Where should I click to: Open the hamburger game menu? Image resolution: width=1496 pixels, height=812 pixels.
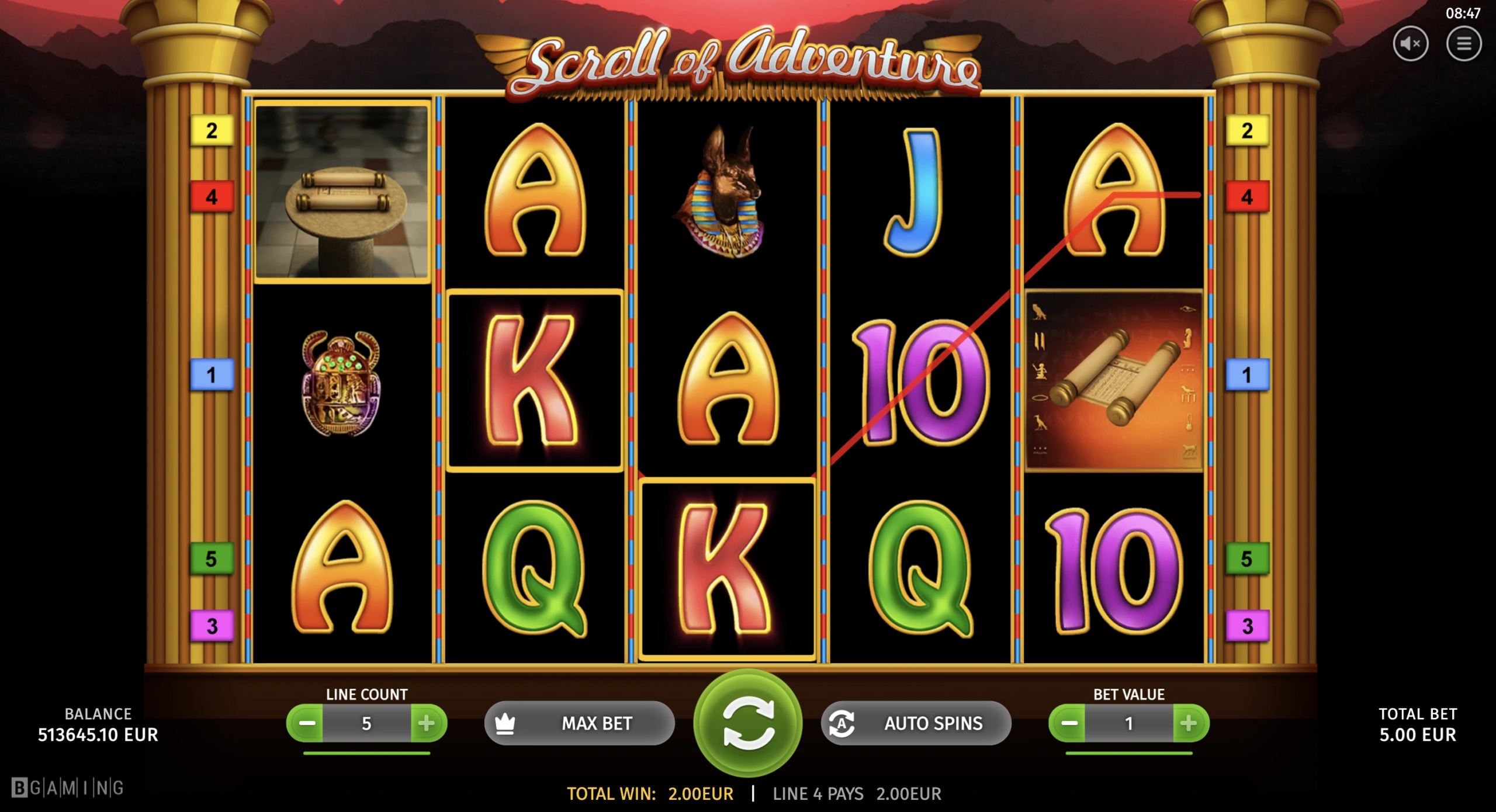pyautogui.click(x=1463, y=44)
